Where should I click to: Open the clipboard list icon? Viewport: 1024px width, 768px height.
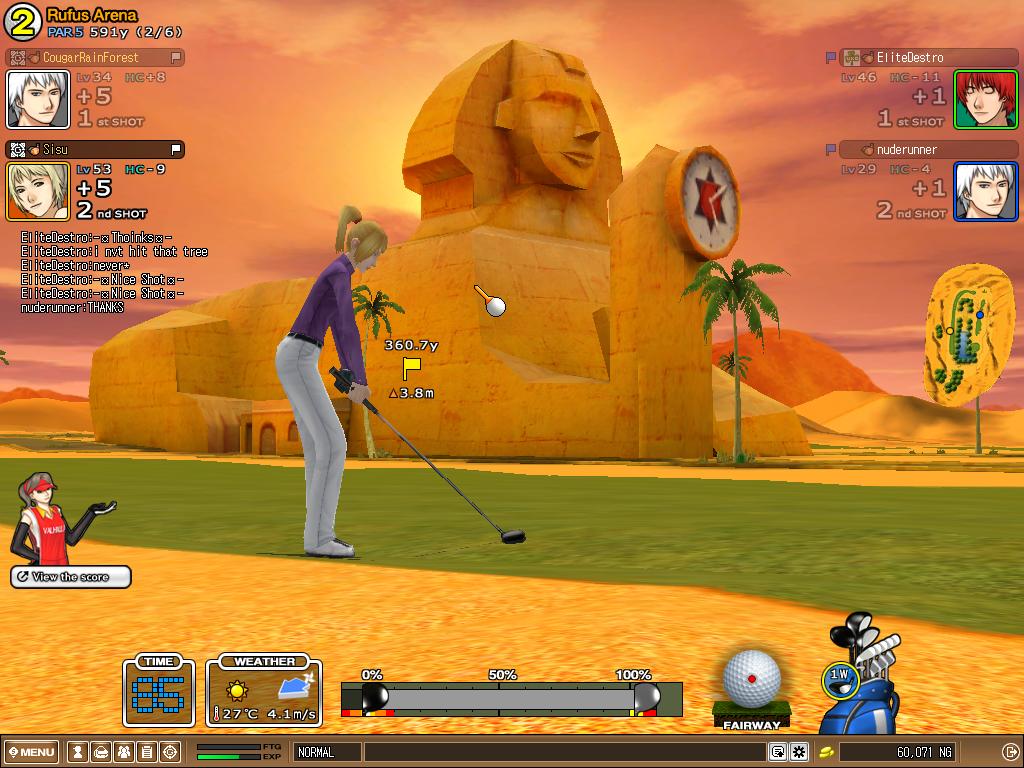click(x=146, y=752)
